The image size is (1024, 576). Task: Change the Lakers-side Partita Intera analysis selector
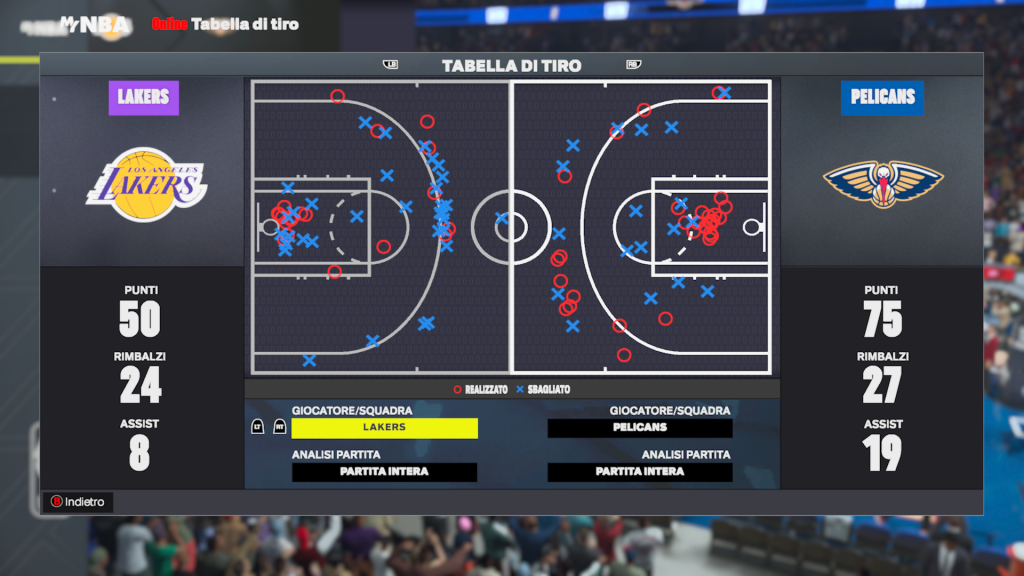pos(384,472)
